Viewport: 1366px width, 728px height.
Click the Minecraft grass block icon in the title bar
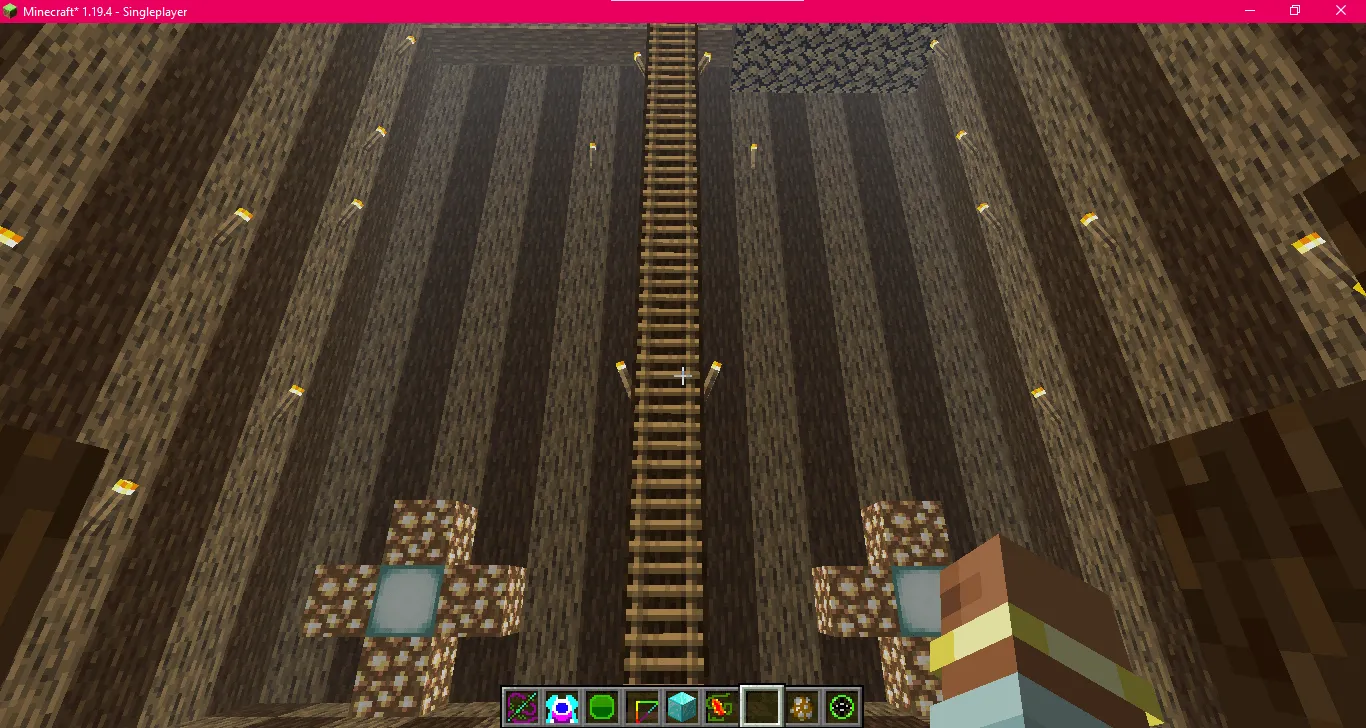11,10
